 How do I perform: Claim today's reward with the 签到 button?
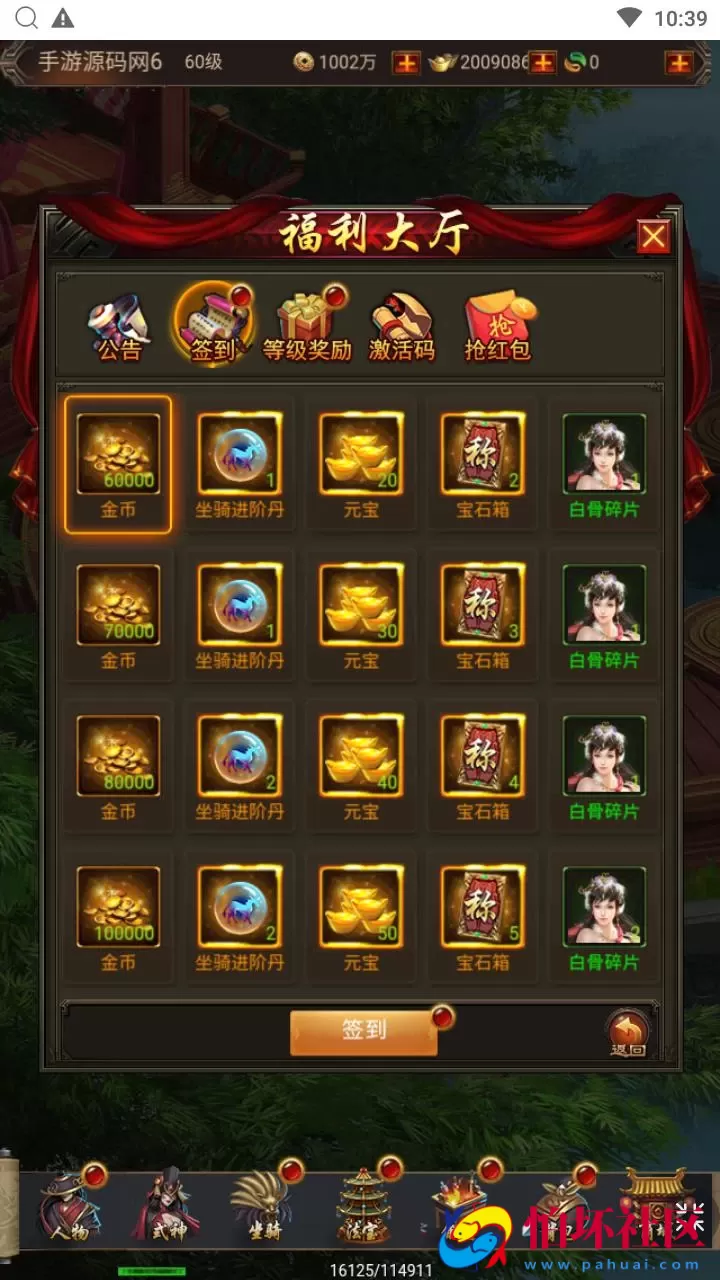(x=363, y=1031)
